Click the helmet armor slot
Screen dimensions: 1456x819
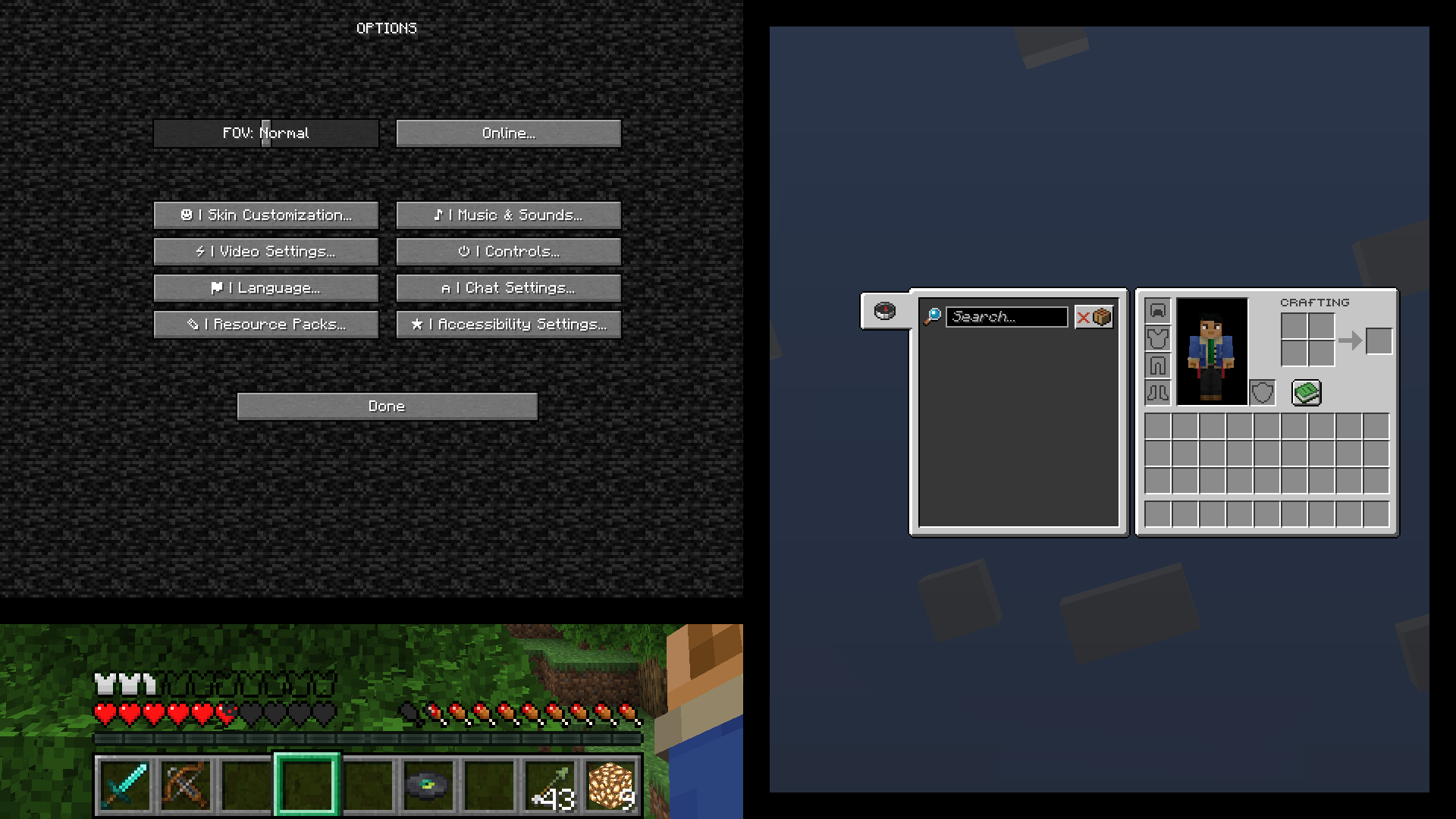(1157, 311)
